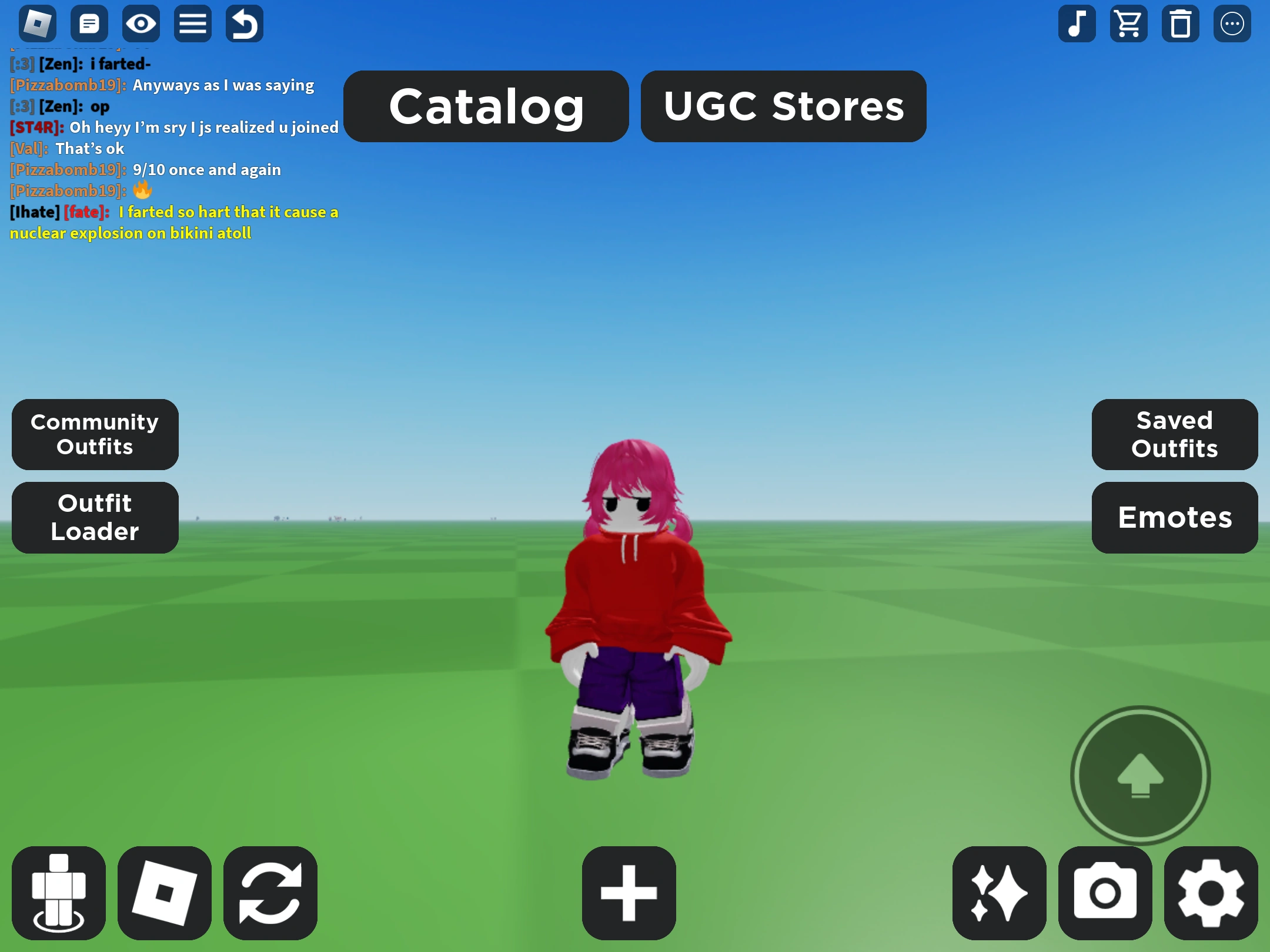Reset the avatar with the refresh icon
Screen dimensions: 1270x952
tap(270, 891)
